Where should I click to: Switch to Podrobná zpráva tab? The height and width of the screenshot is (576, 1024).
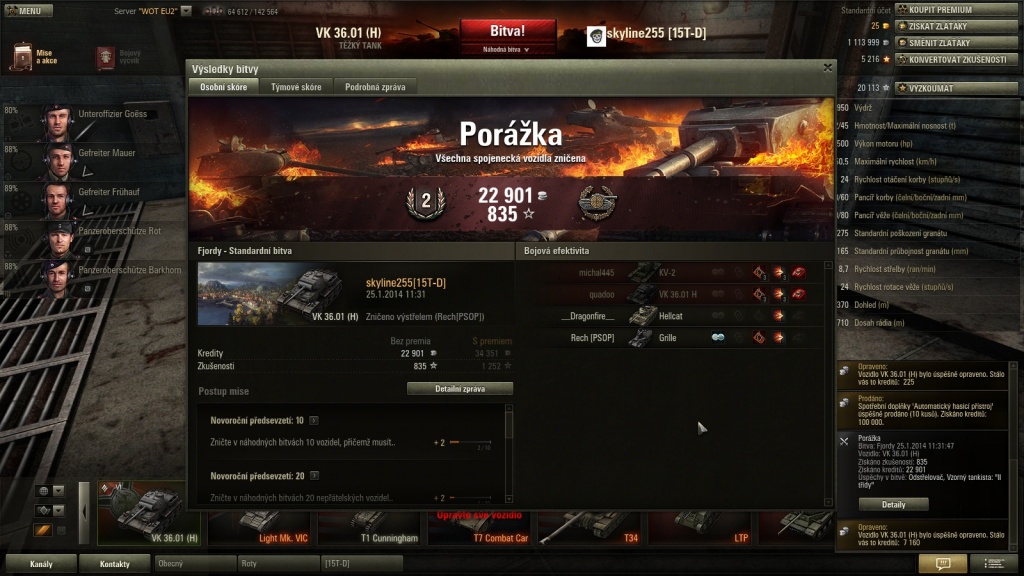[x=375, y=87]
